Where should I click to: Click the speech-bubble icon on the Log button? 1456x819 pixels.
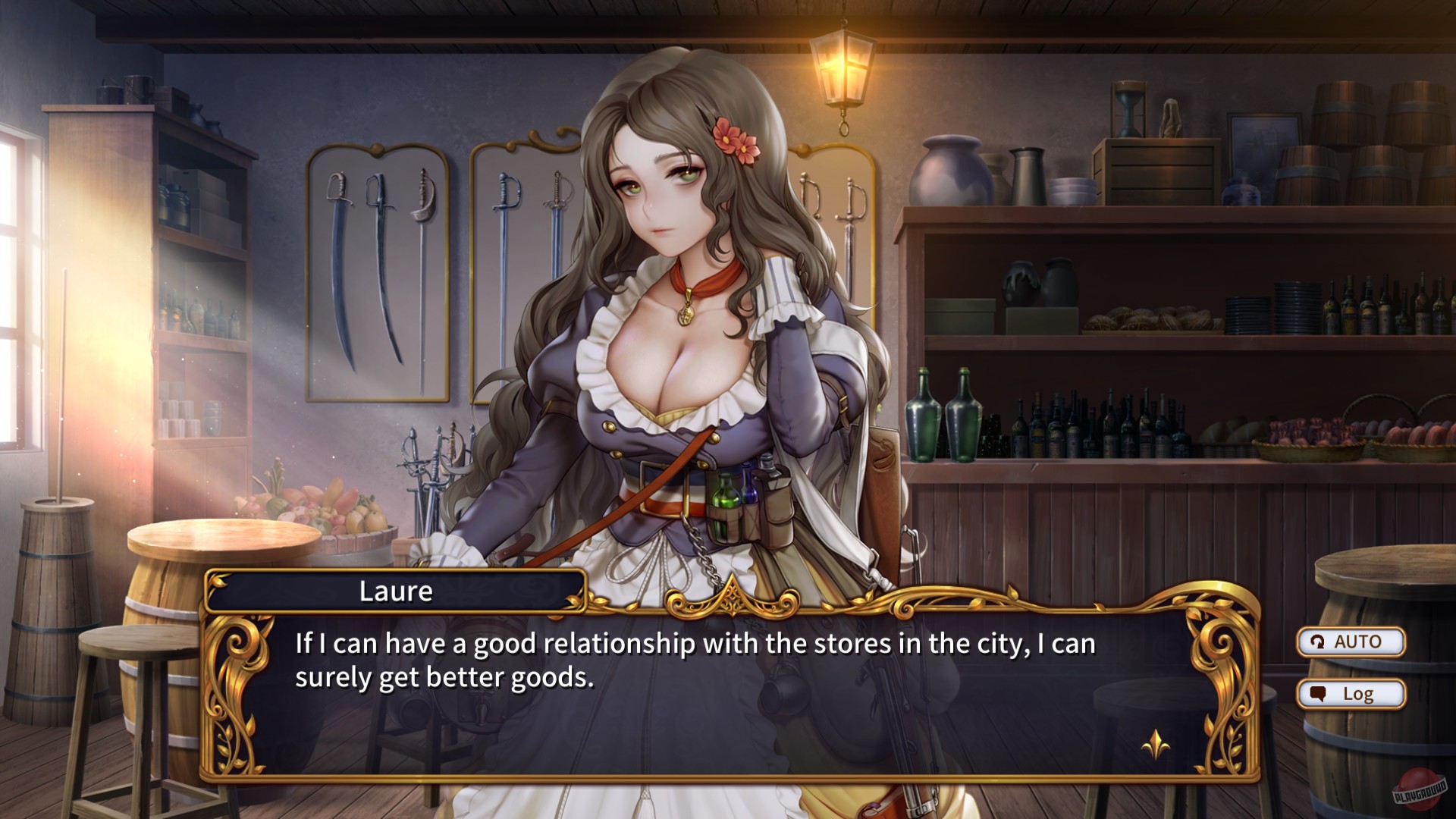coord(1318,693)
